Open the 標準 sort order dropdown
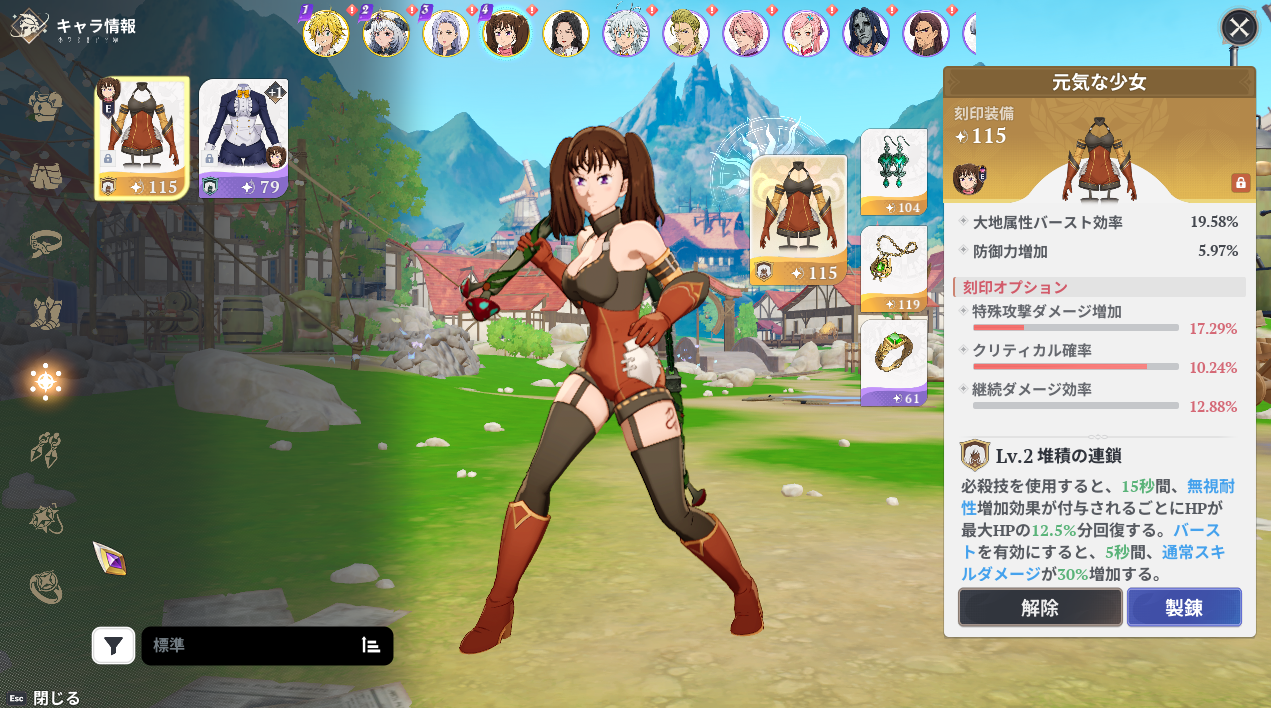This screenshot has width=1271, height=708. point(267,646)
